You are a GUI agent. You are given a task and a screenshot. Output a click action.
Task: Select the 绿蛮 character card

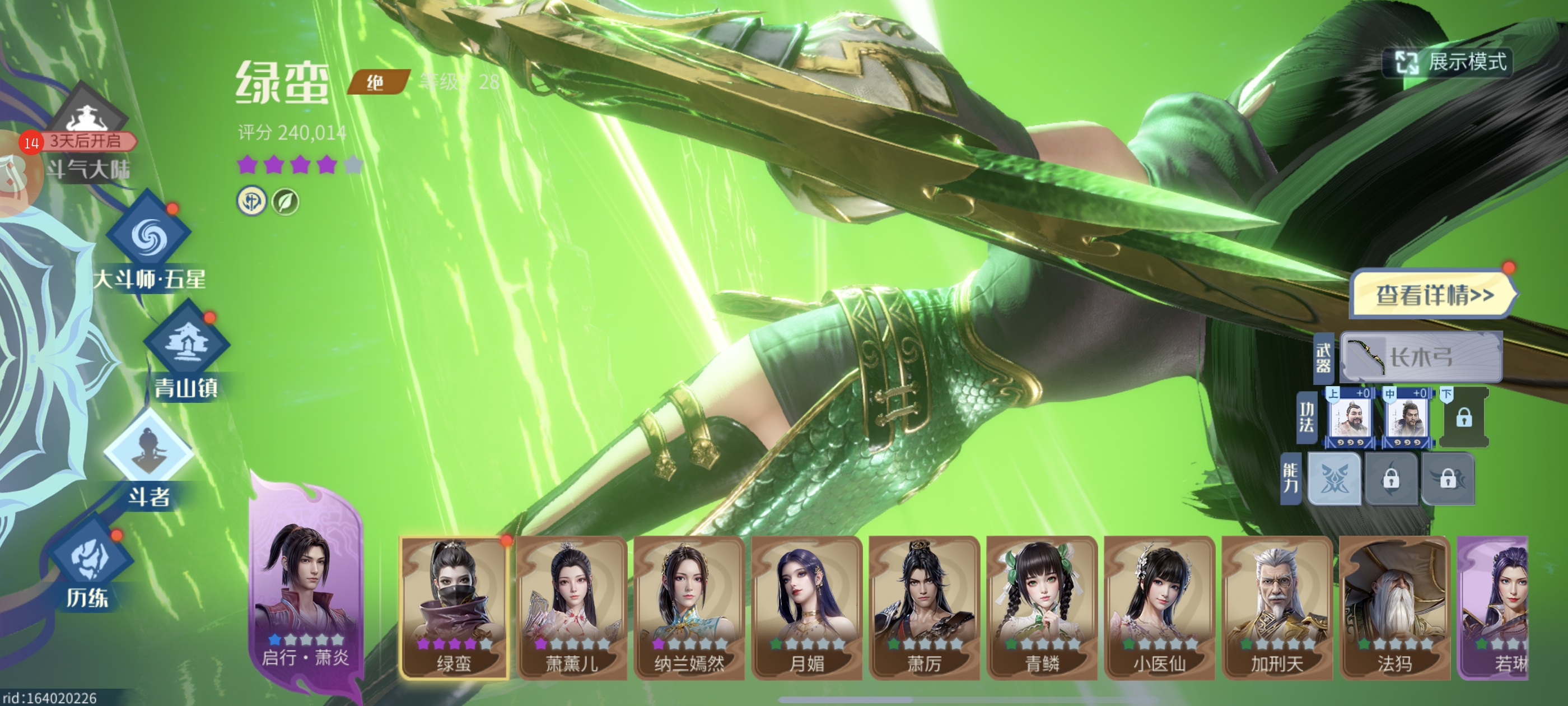454,607
